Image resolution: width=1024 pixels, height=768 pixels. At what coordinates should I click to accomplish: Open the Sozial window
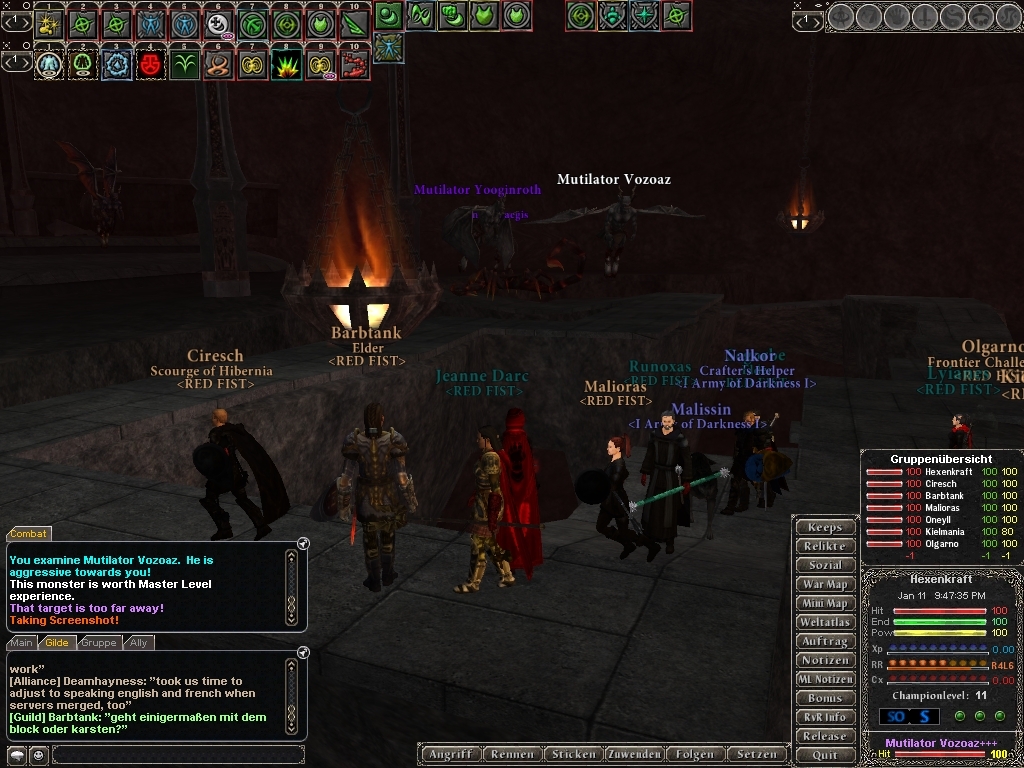point(825,565)
